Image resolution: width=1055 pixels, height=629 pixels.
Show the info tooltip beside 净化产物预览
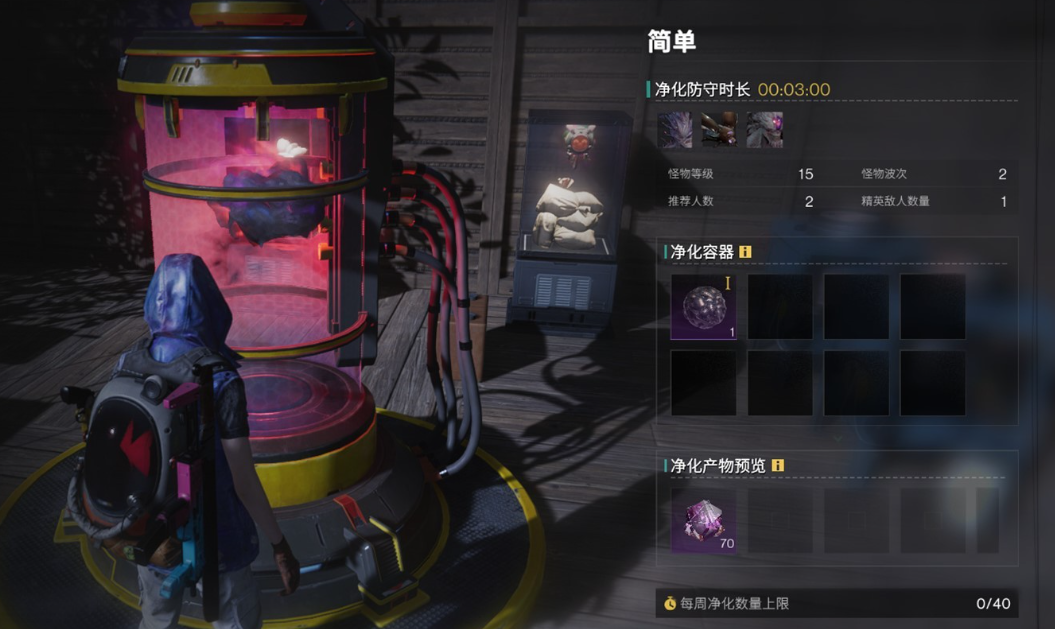[x=778, y=466]
